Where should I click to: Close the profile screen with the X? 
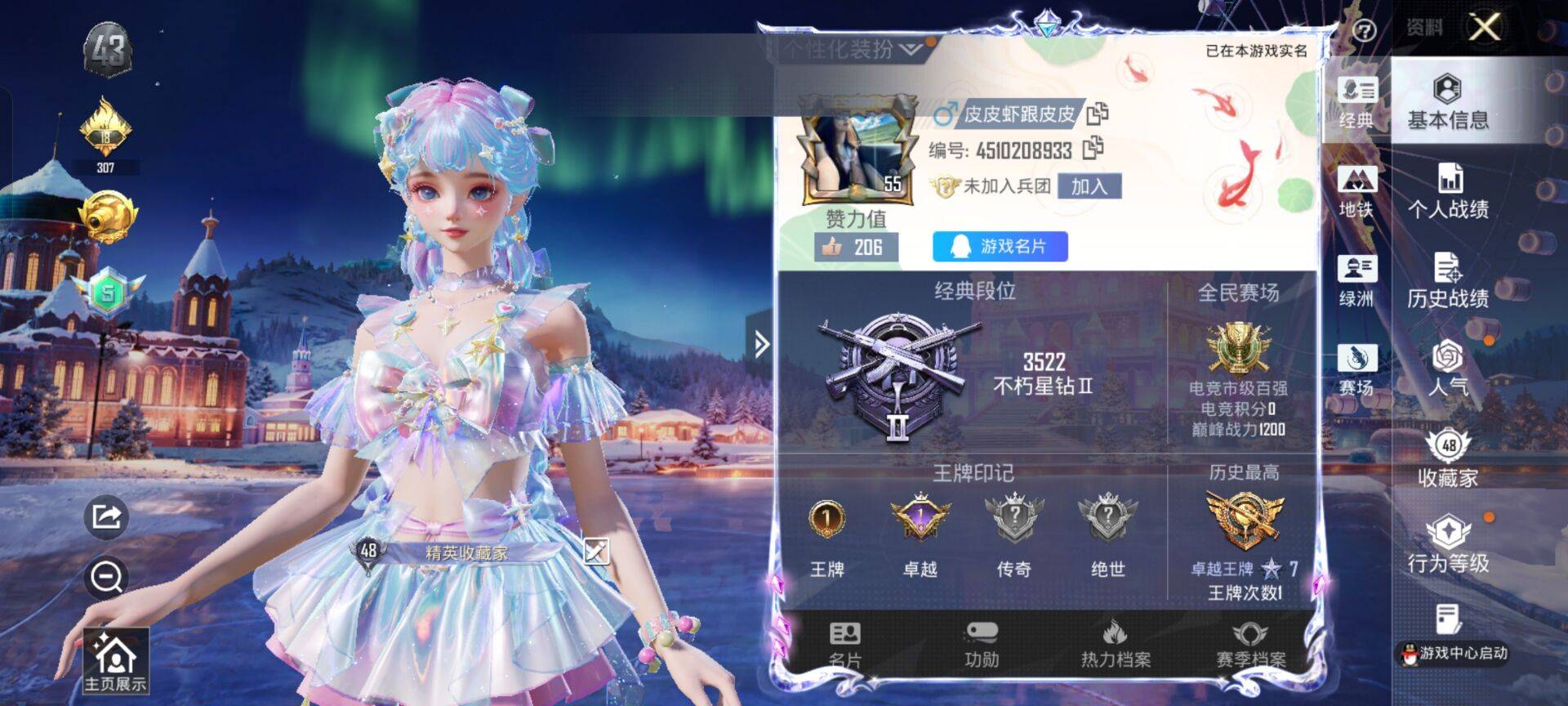point(1484,28)
